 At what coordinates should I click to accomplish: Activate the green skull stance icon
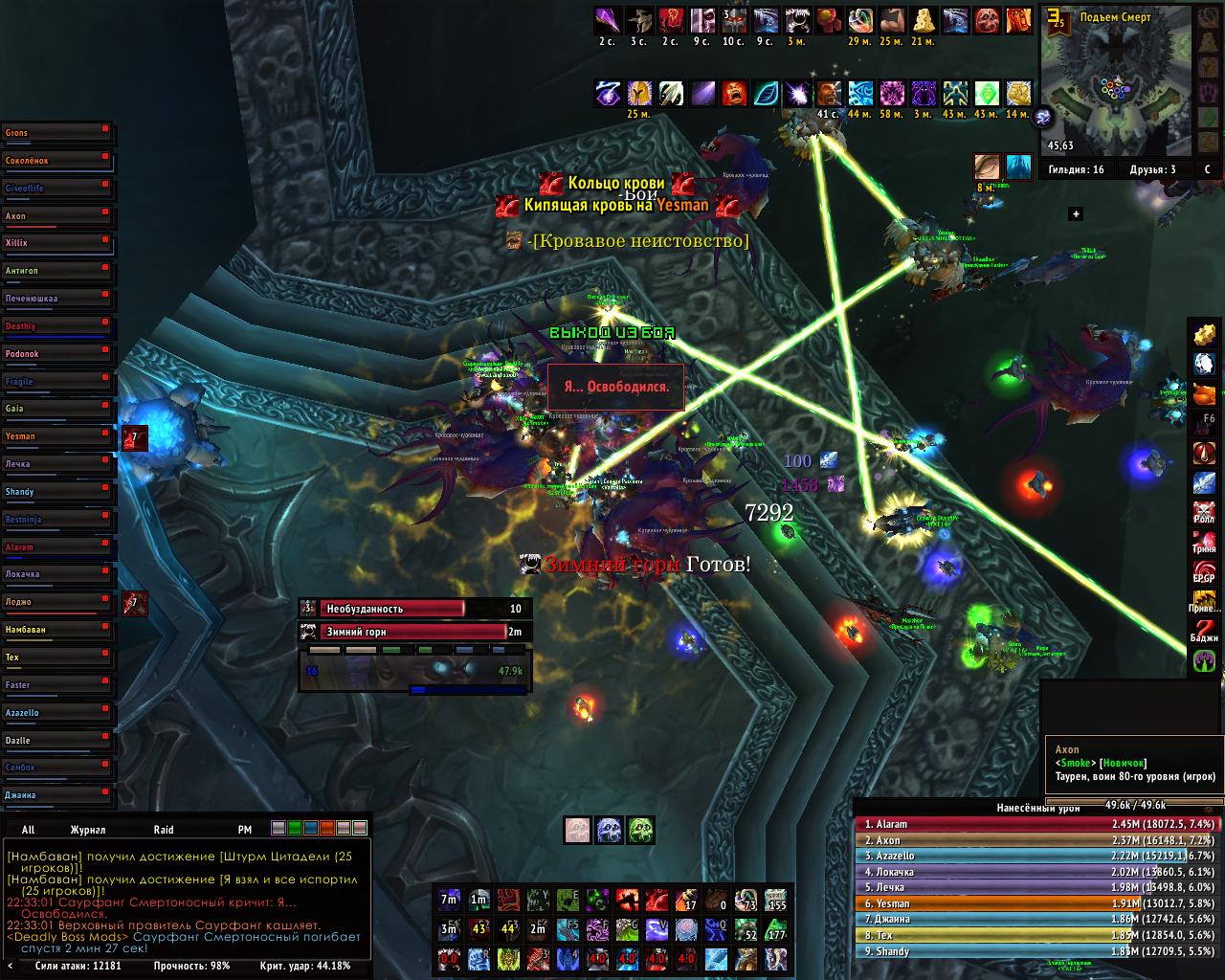click(641, 830)
